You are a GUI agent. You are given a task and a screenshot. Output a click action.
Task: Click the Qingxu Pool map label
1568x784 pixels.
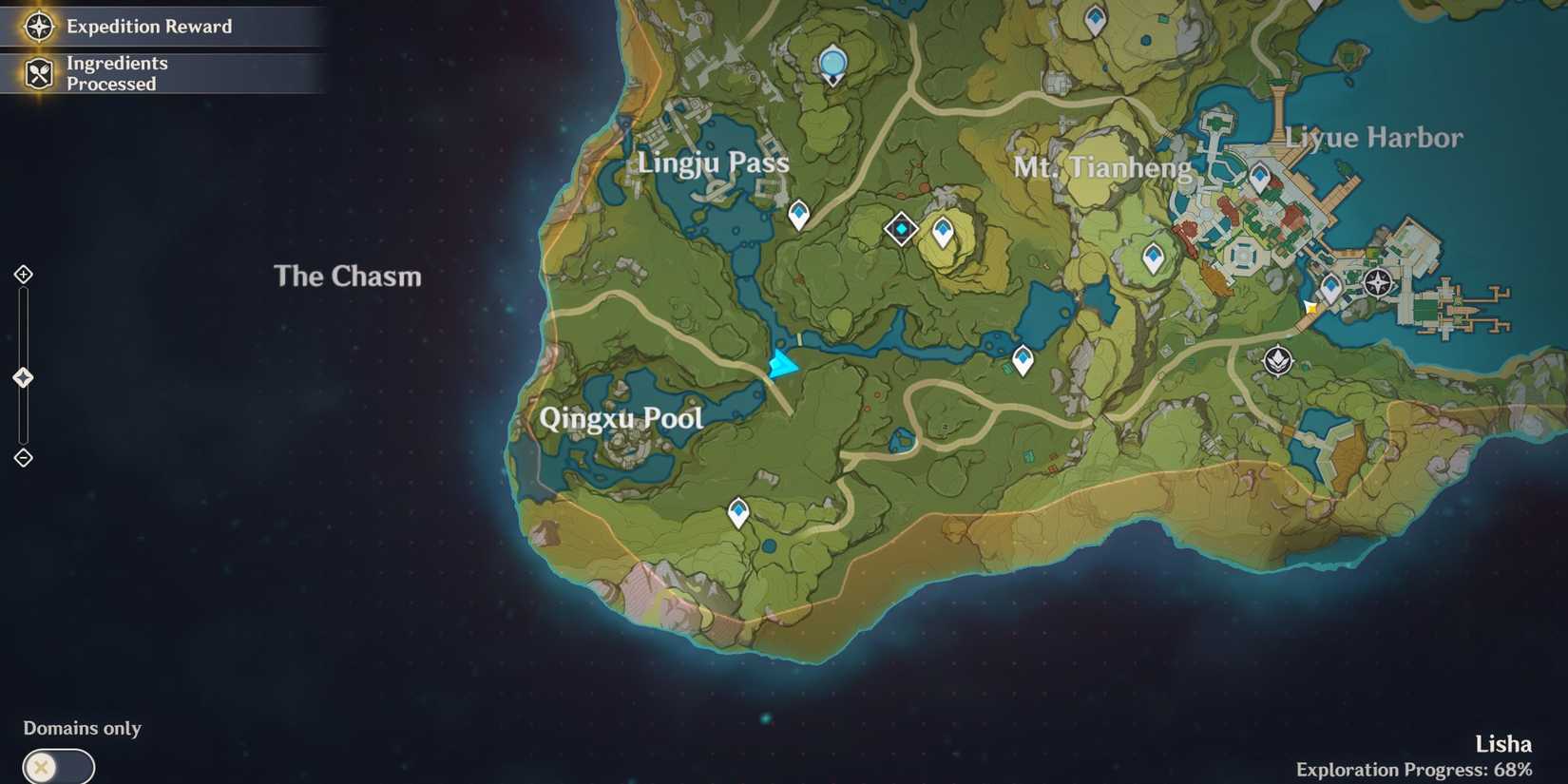[621, 418]
